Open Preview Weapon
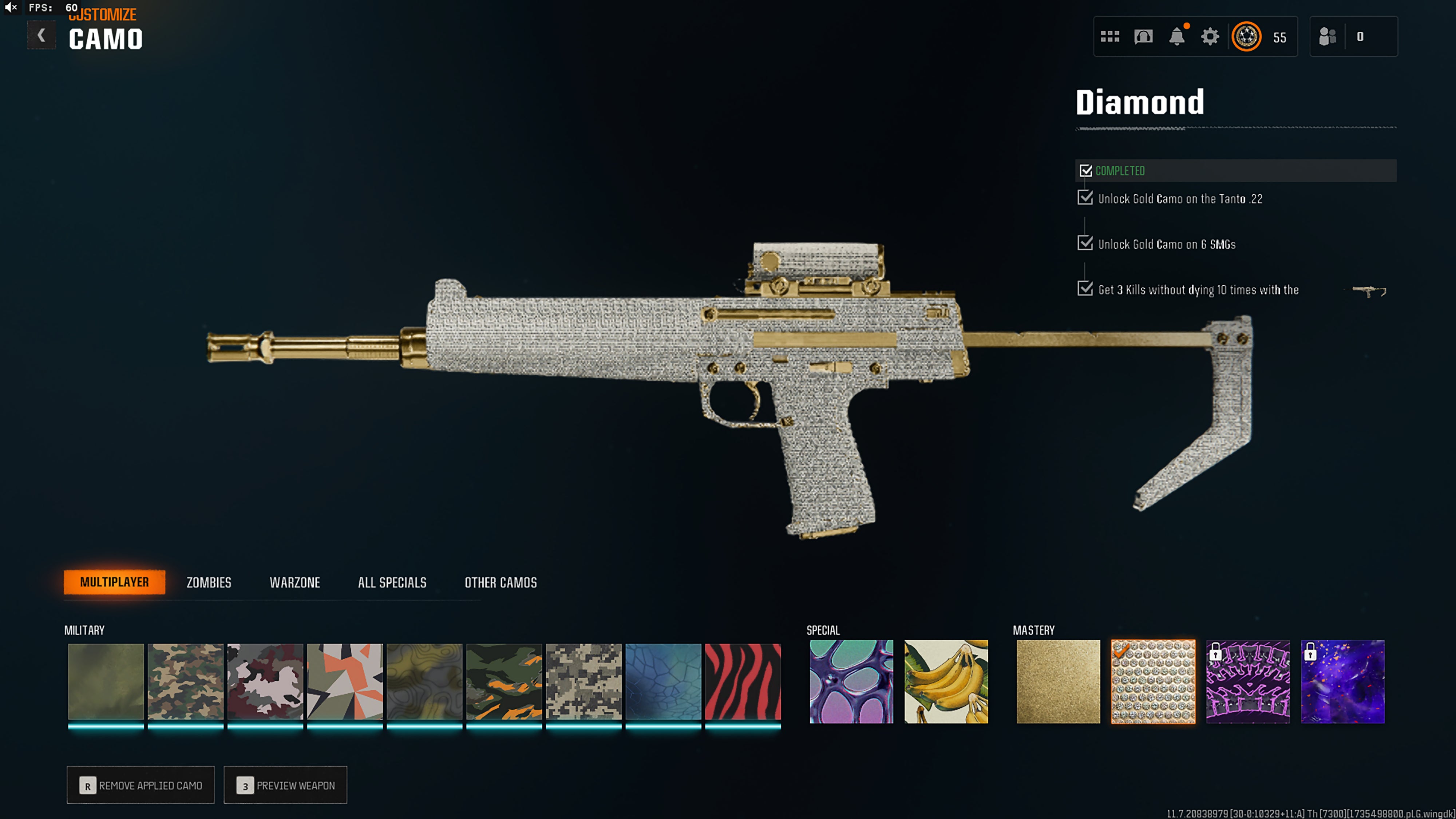1456x819 pixels. (x=285, y=785)
